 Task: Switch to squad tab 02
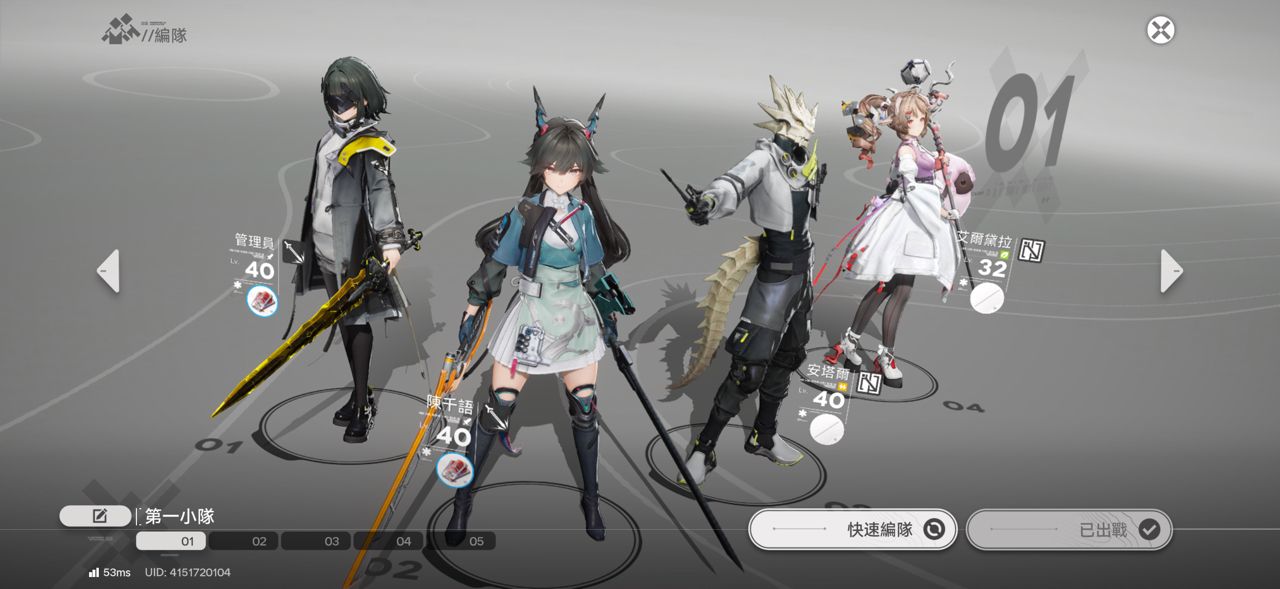259,541
